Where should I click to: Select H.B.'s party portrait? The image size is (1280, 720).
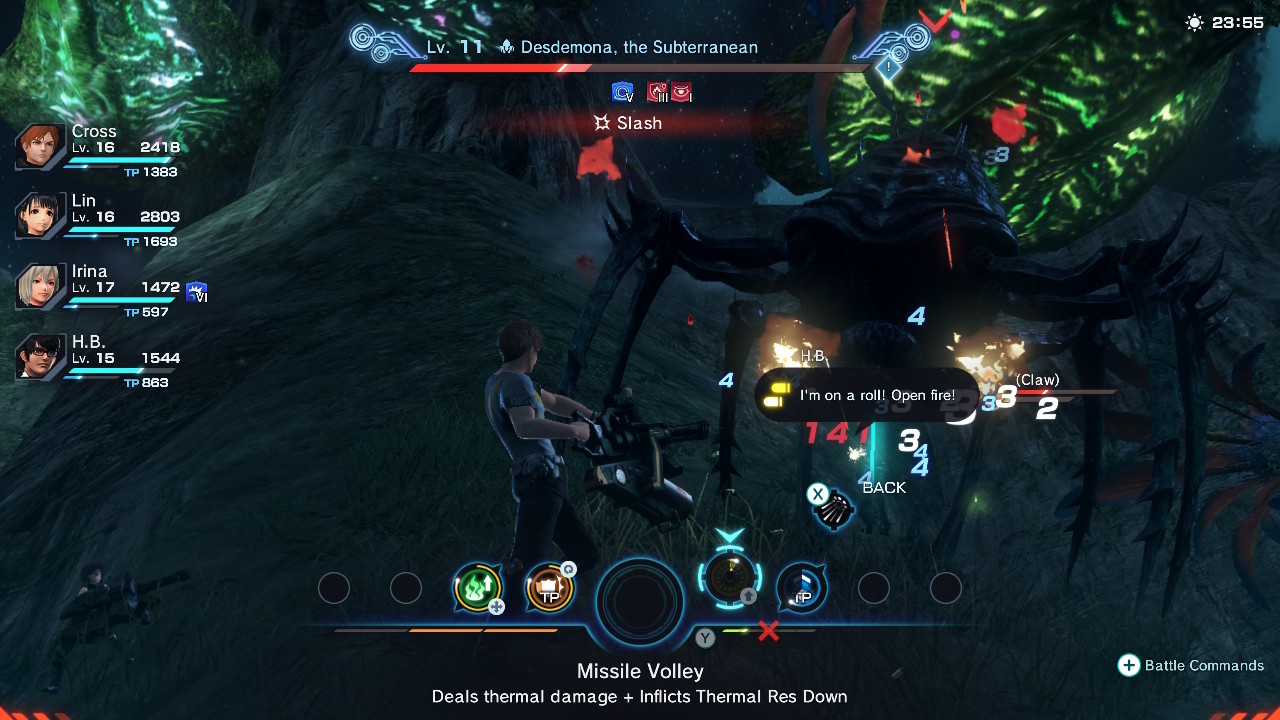40,356
